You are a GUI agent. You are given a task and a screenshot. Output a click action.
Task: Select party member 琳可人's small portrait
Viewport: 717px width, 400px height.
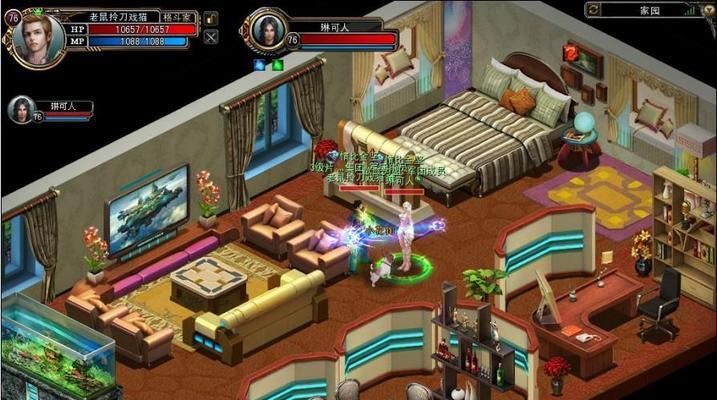pos(20,108)
